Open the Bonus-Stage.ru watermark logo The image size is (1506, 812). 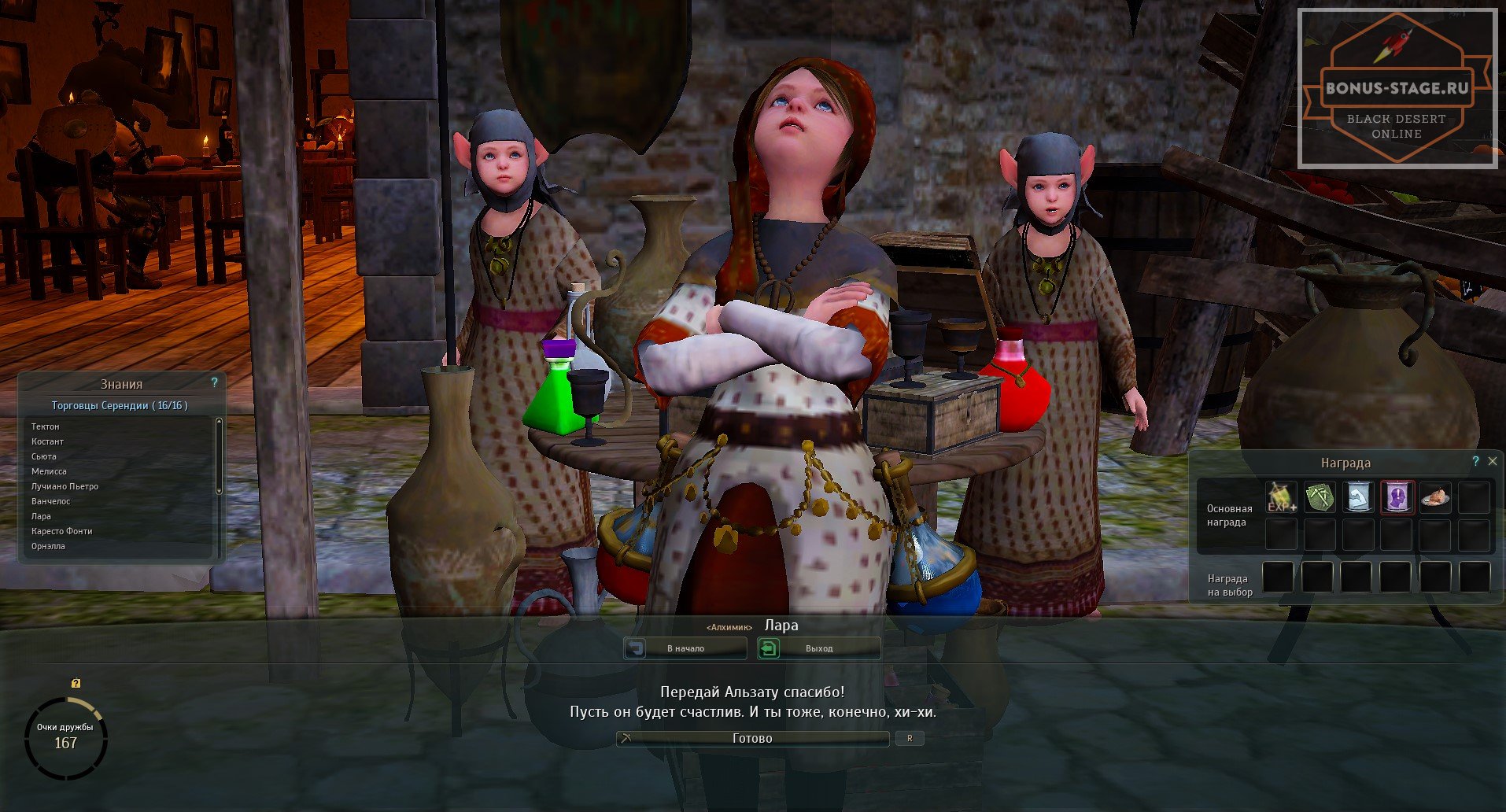pos(1397,88)
